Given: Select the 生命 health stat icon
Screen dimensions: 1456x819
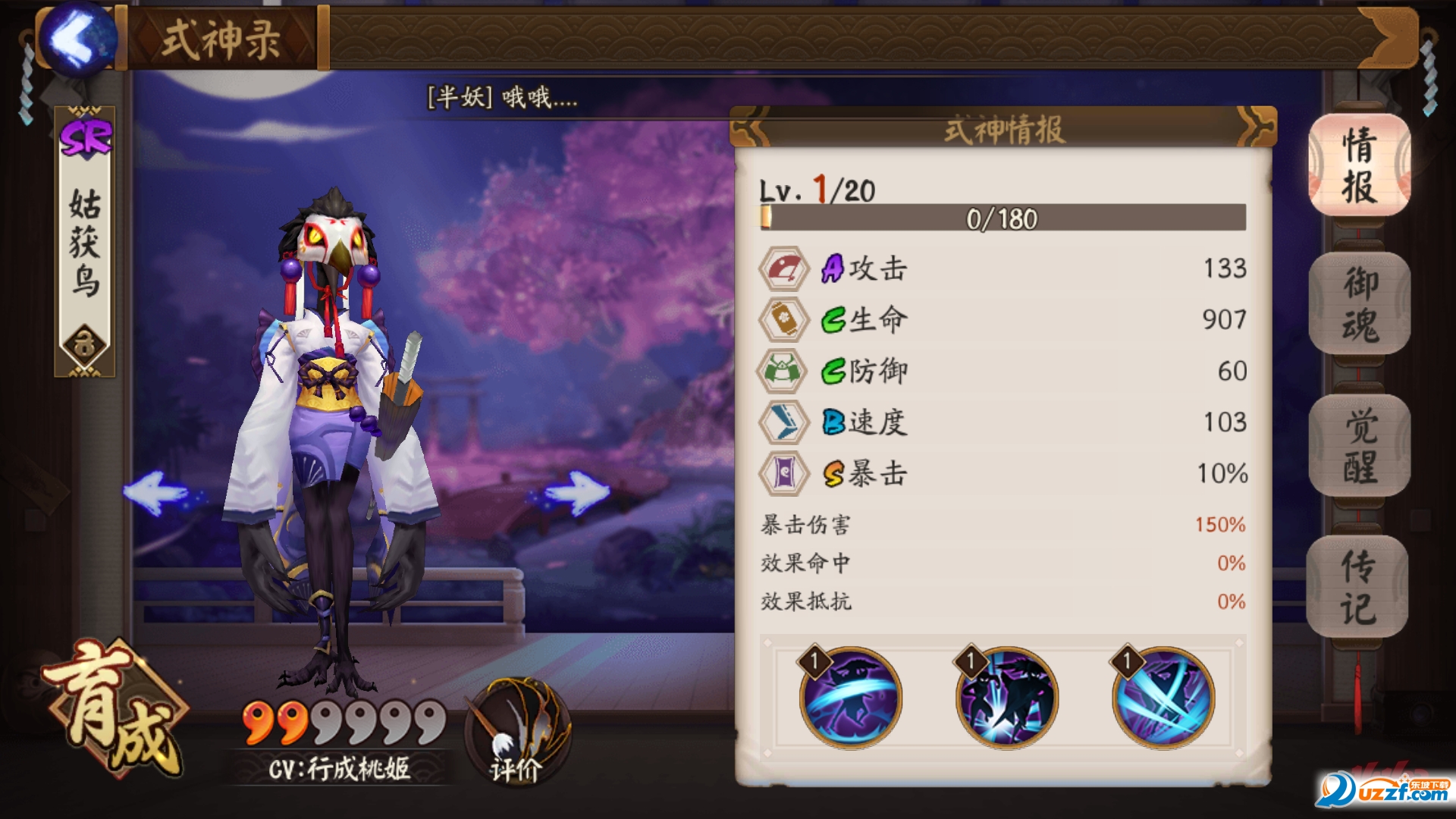Looking at the screenshot, I should (782, 320).
